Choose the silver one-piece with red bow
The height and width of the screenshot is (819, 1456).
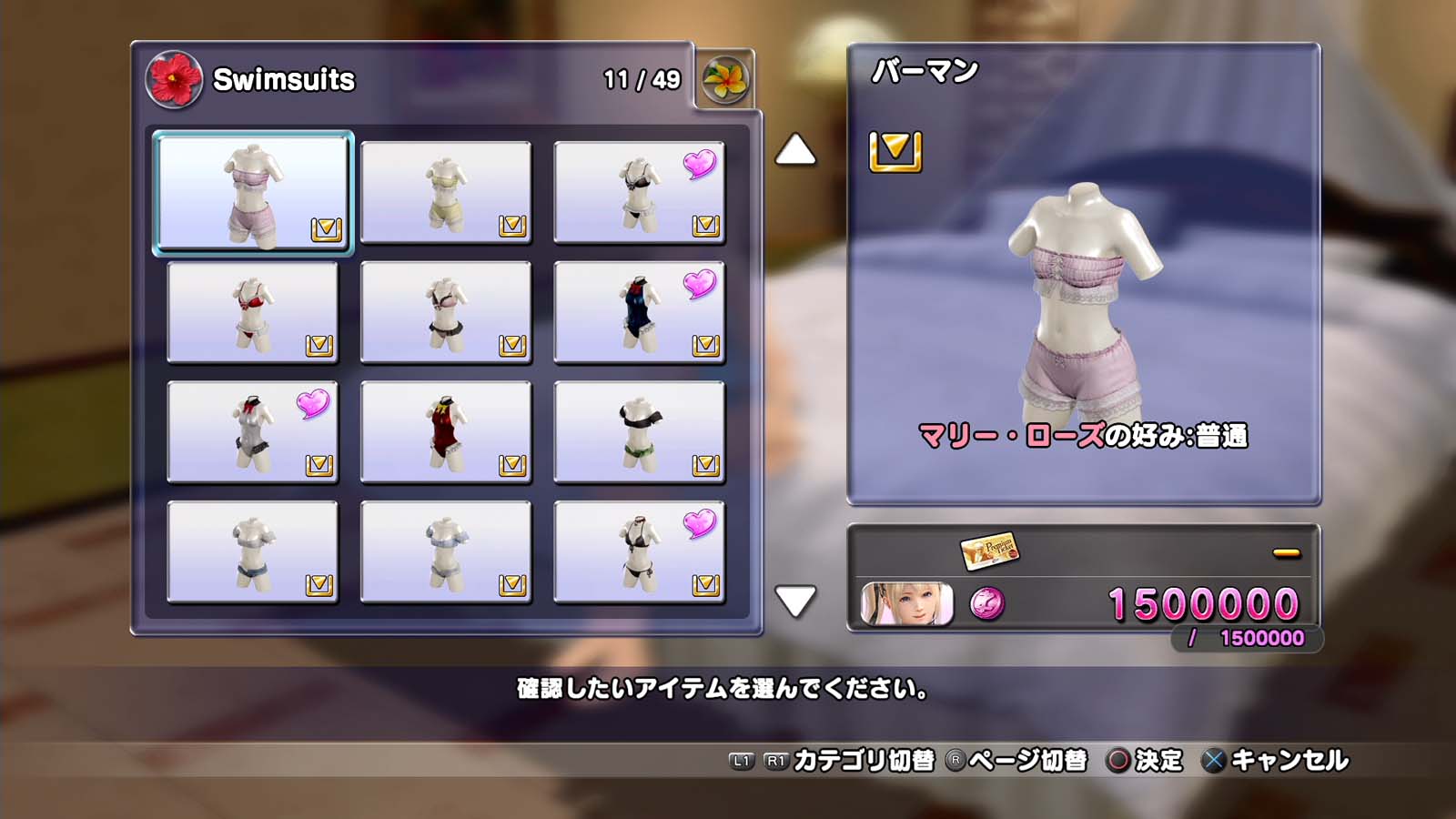[252, 431]
